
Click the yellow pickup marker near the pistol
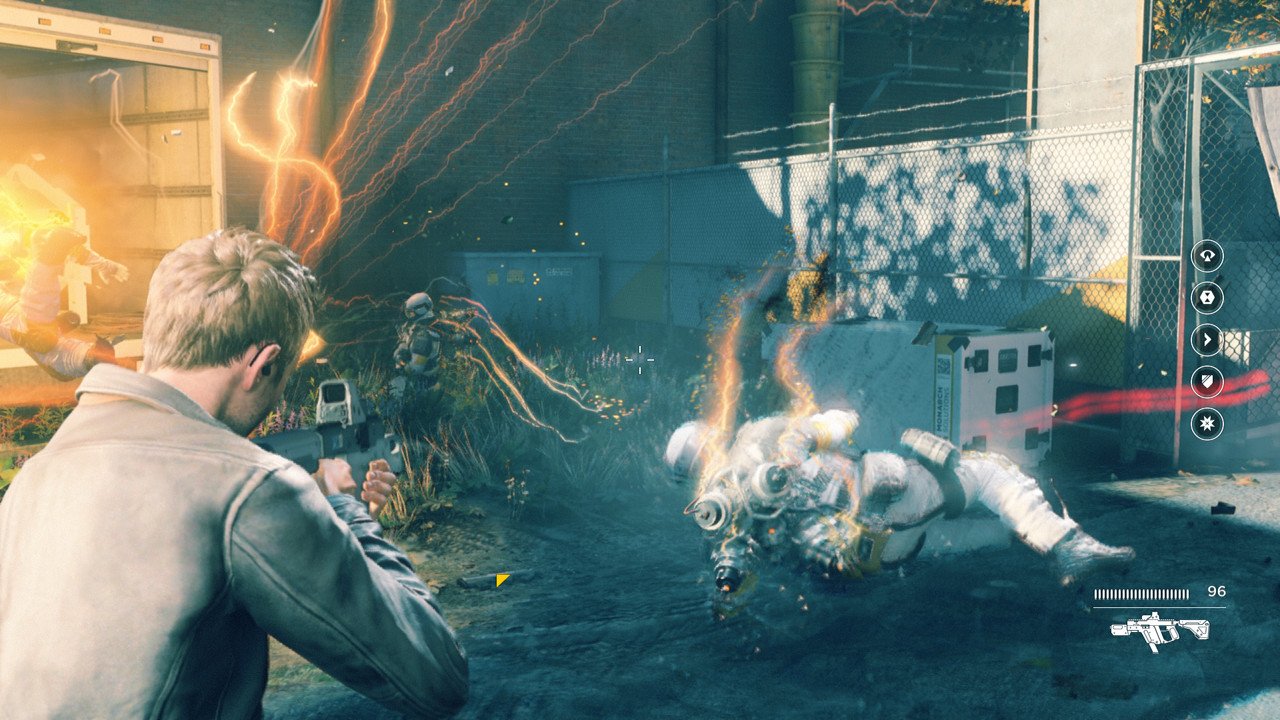coord(502,580)
